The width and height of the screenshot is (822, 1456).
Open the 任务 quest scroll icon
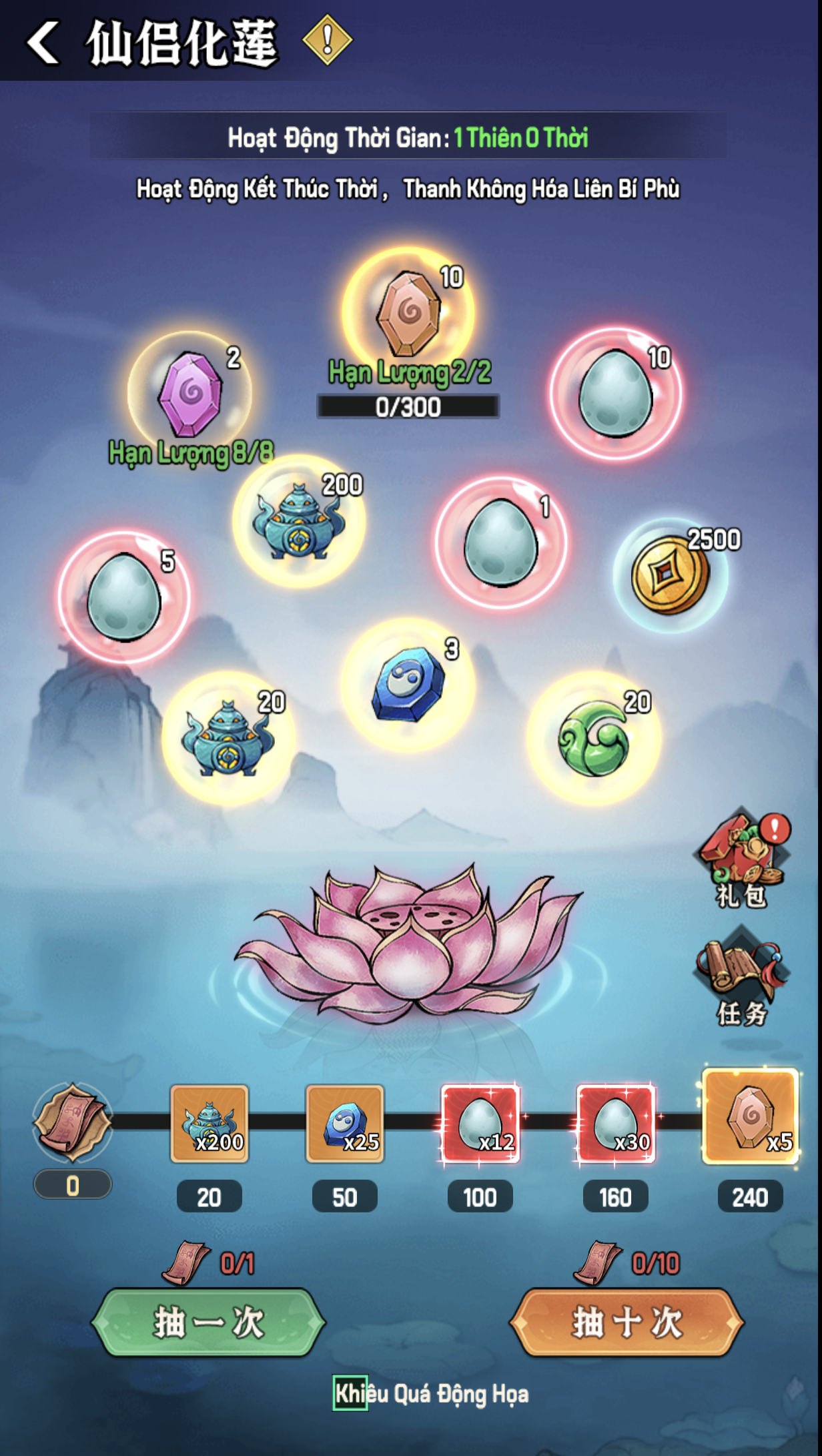[741, 976]
